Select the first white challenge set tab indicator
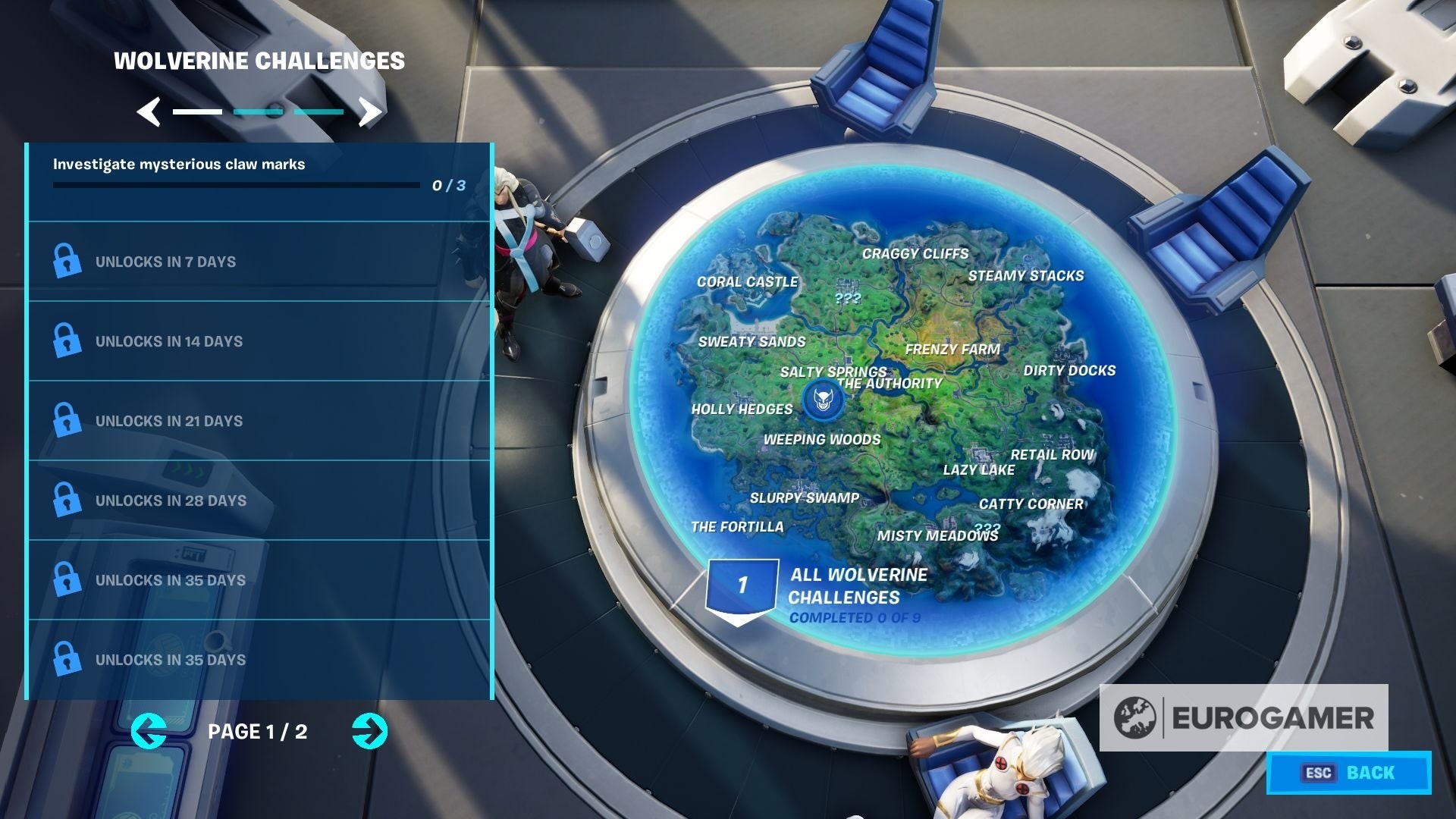Image resolution: width=1456 pixels, height=819 pixels. point(197,112)
